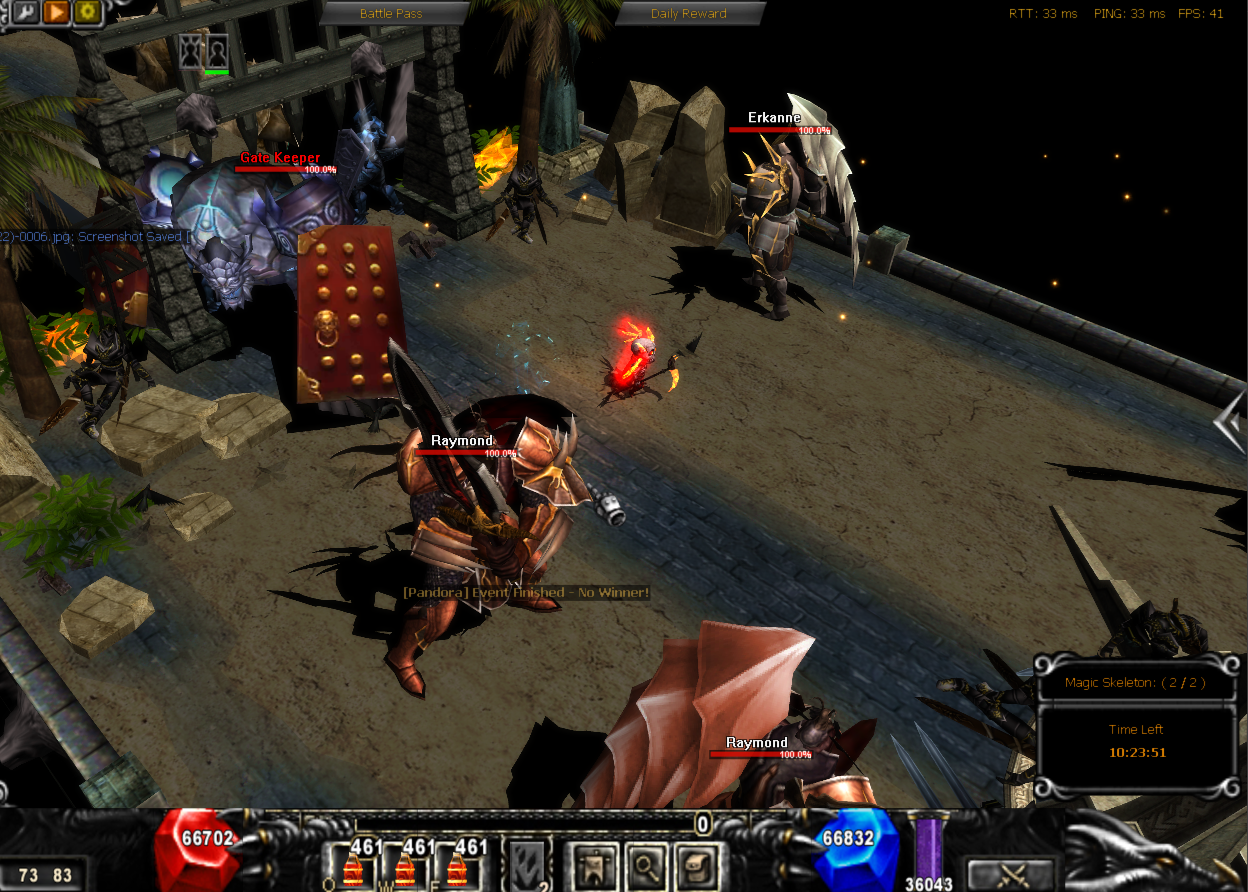Image resolution: width=1248 pixels, height=892 pixels.
Task: Click the helmet icon button
Action: 696,864
